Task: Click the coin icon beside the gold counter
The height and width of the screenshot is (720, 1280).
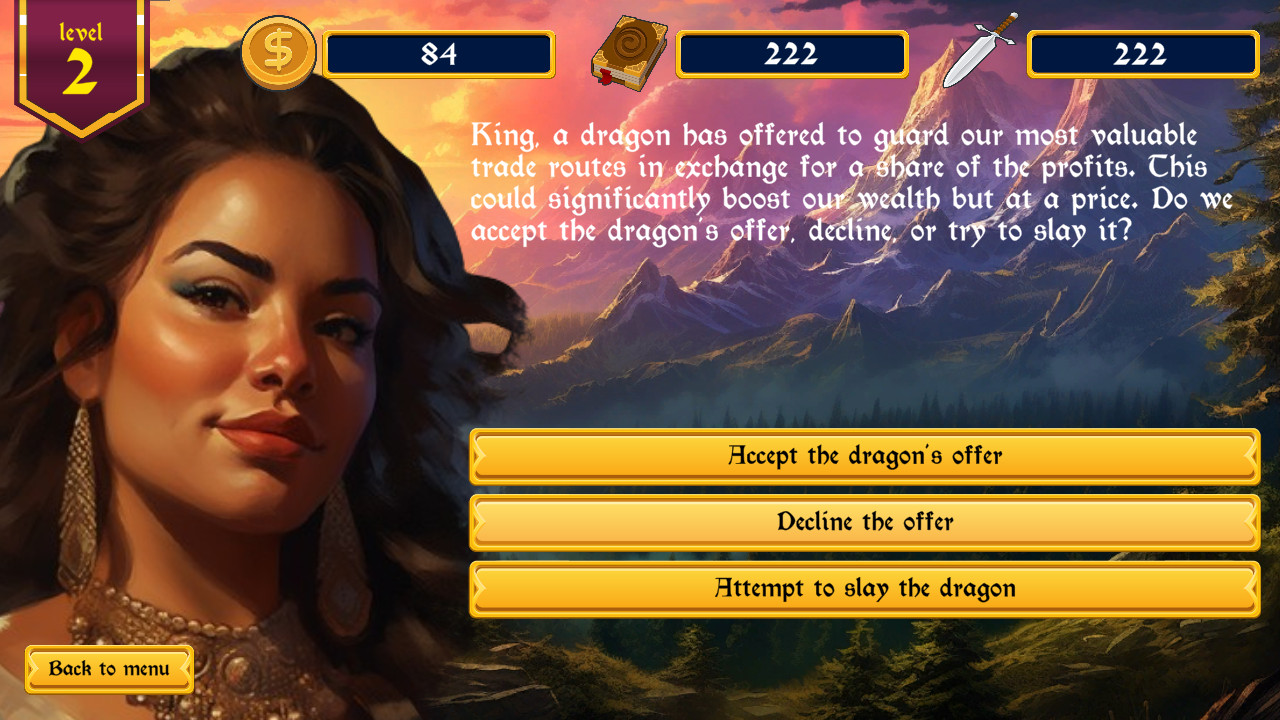Action: point(277,52)
